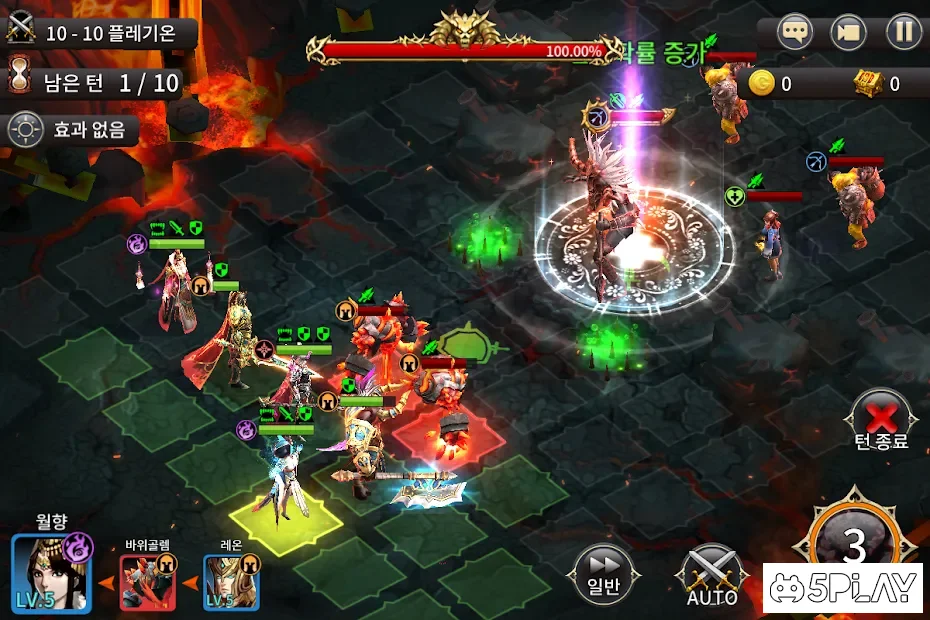
Task: Open the chat speech bubble button
Action: 796,32
